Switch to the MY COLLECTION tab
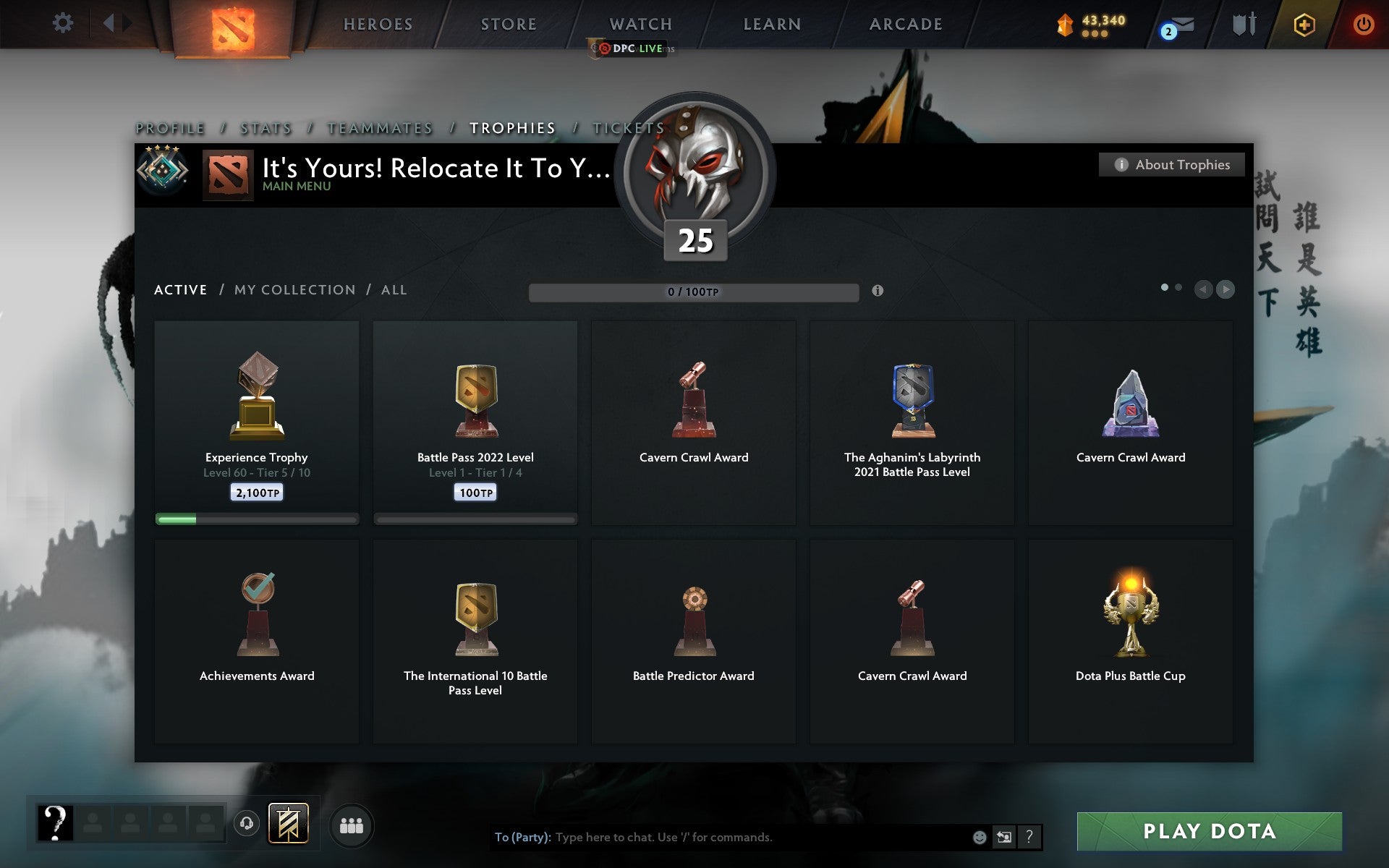Image resolution: width=1389 pixels, height=868 pixels. click(294, 289)
